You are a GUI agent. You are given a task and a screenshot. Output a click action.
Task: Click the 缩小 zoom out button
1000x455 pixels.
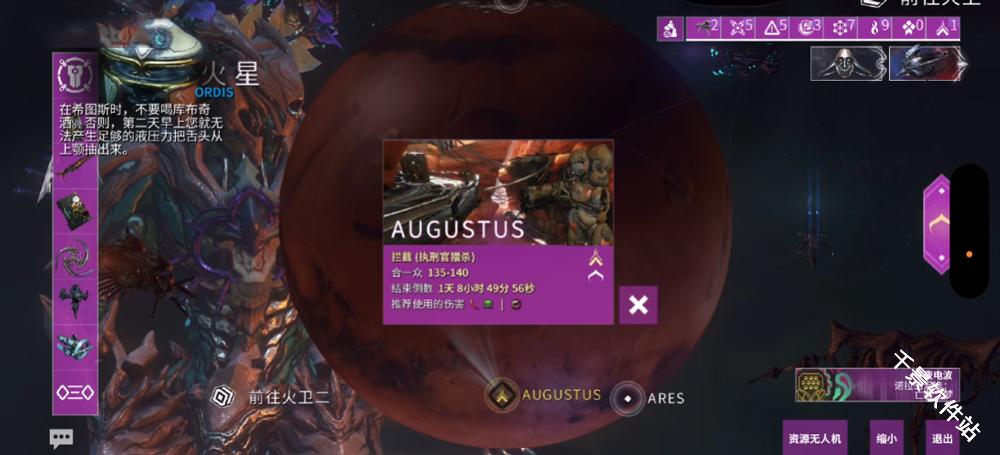886,438
